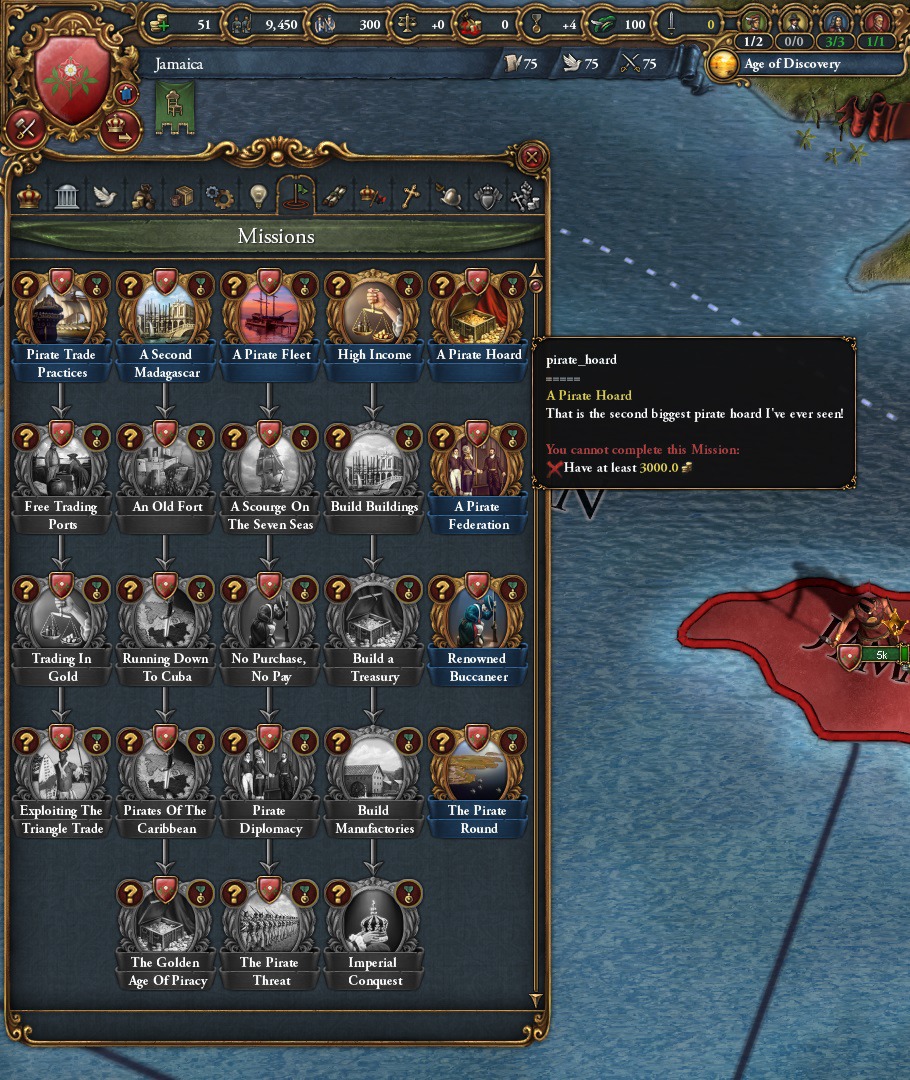
Task: Open the Government building tab
Action: [67, 195]
